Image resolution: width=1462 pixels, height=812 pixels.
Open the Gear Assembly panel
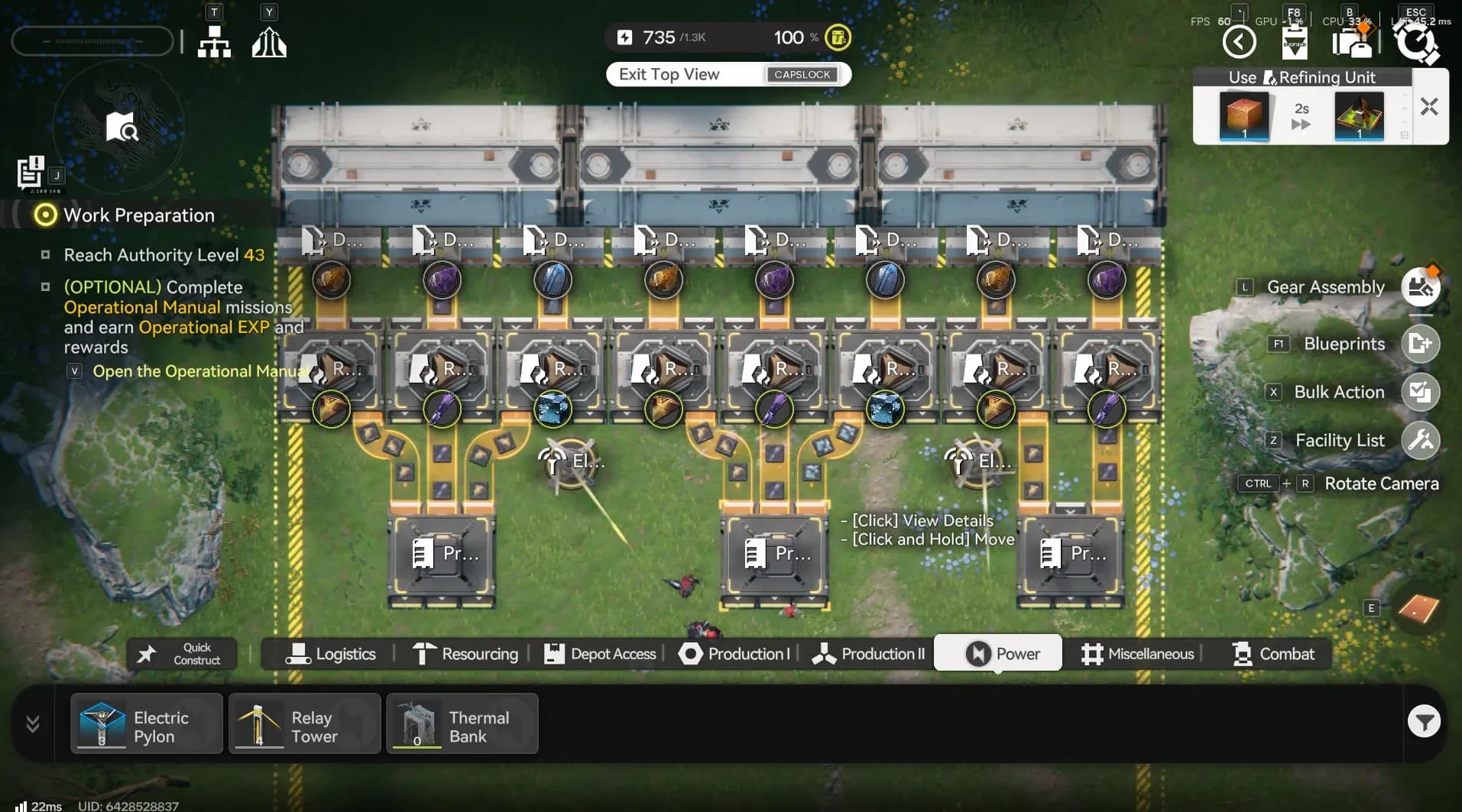(1419, 287)
